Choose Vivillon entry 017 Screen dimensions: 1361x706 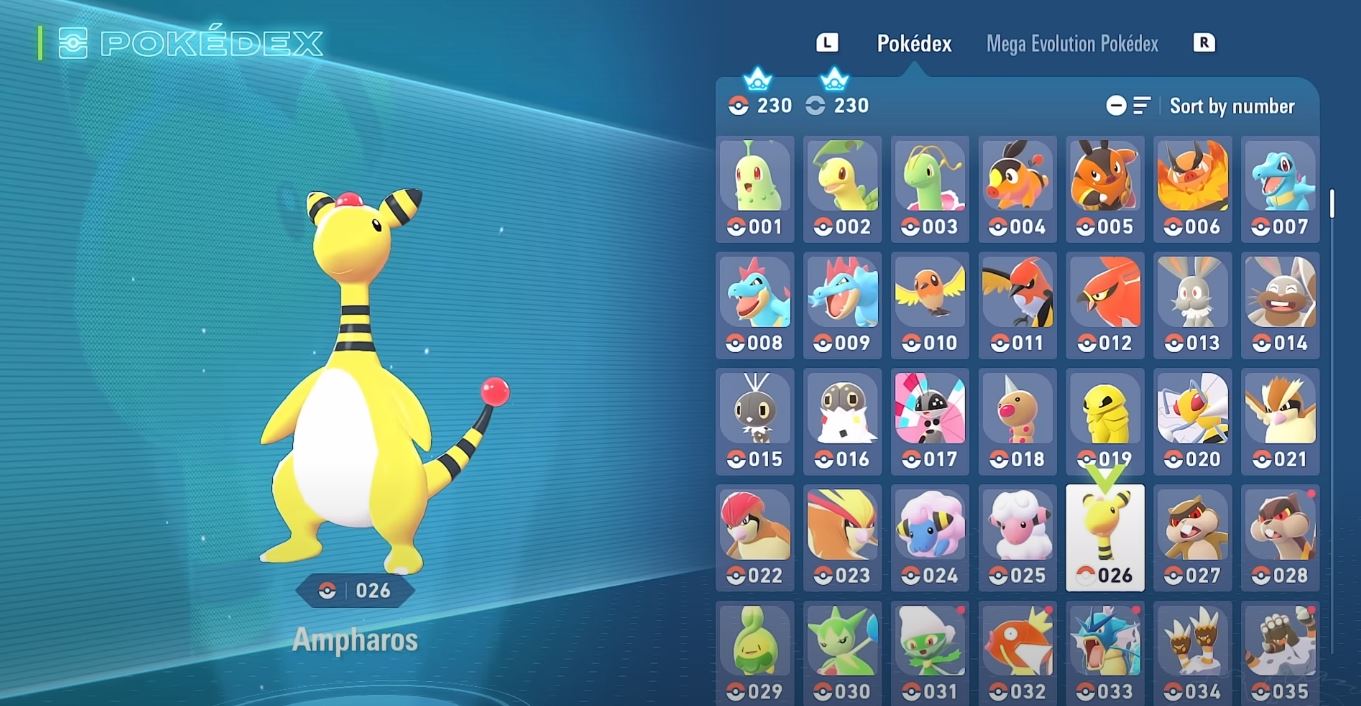click(930, 421)
